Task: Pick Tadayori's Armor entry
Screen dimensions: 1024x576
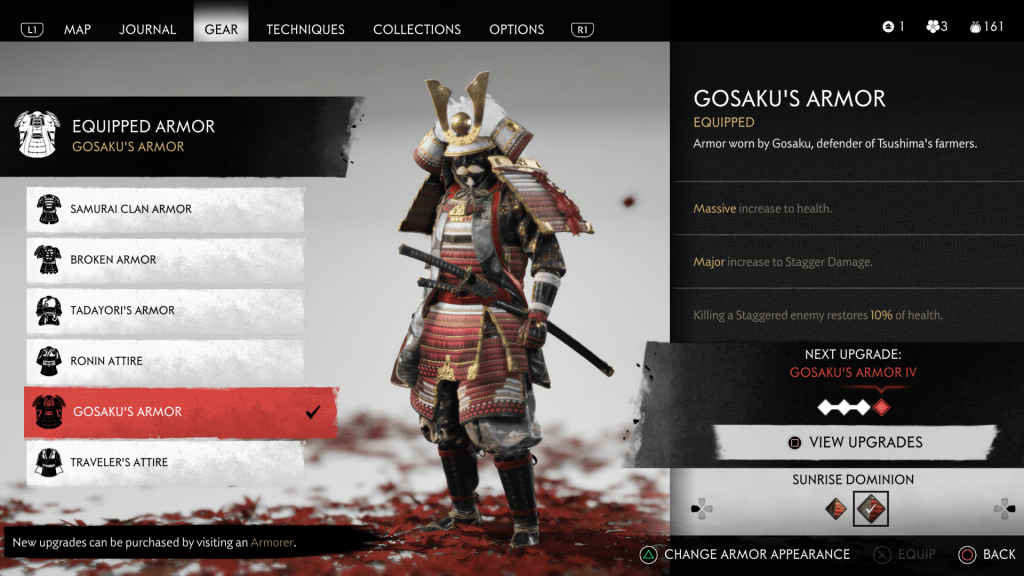Action: [x=165, y=310]
